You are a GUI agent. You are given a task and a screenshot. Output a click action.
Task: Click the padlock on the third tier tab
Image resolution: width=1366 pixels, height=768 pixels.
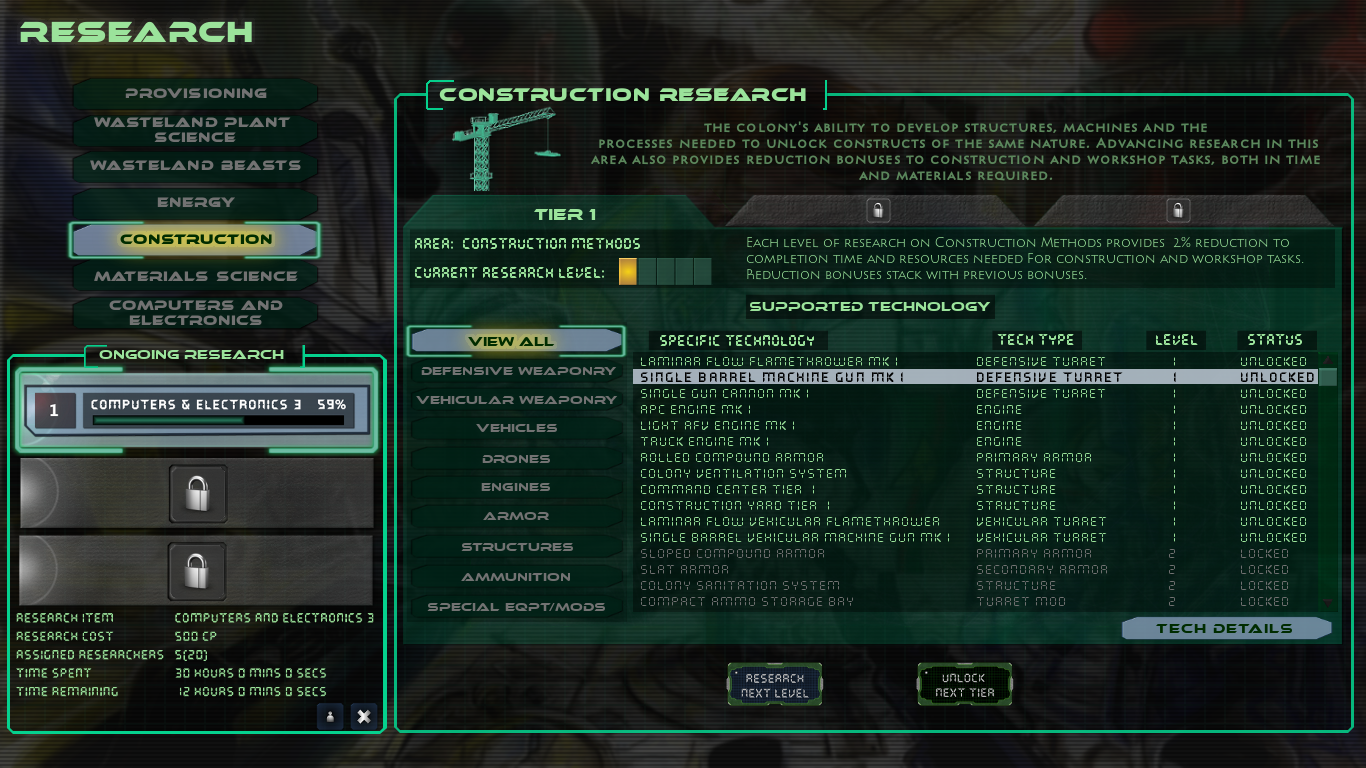tap(1177, 210)
